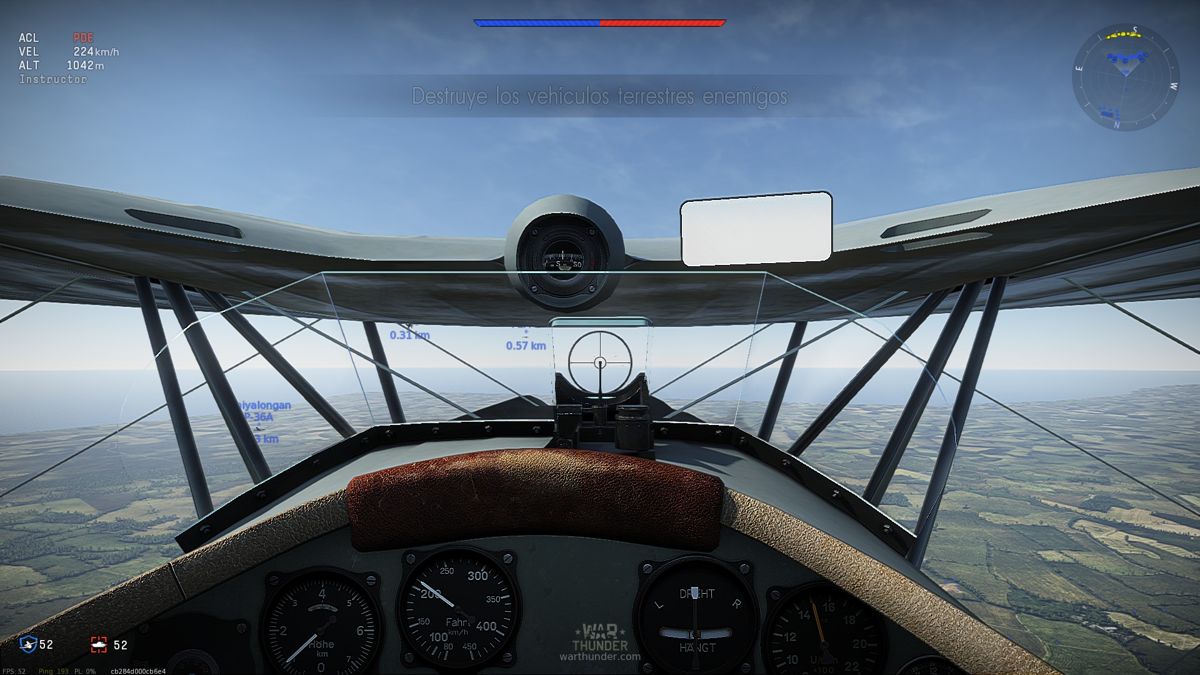The image size is (1200, 675).
Task: Click the circular compass minimap
Action: click(1125, 77)
